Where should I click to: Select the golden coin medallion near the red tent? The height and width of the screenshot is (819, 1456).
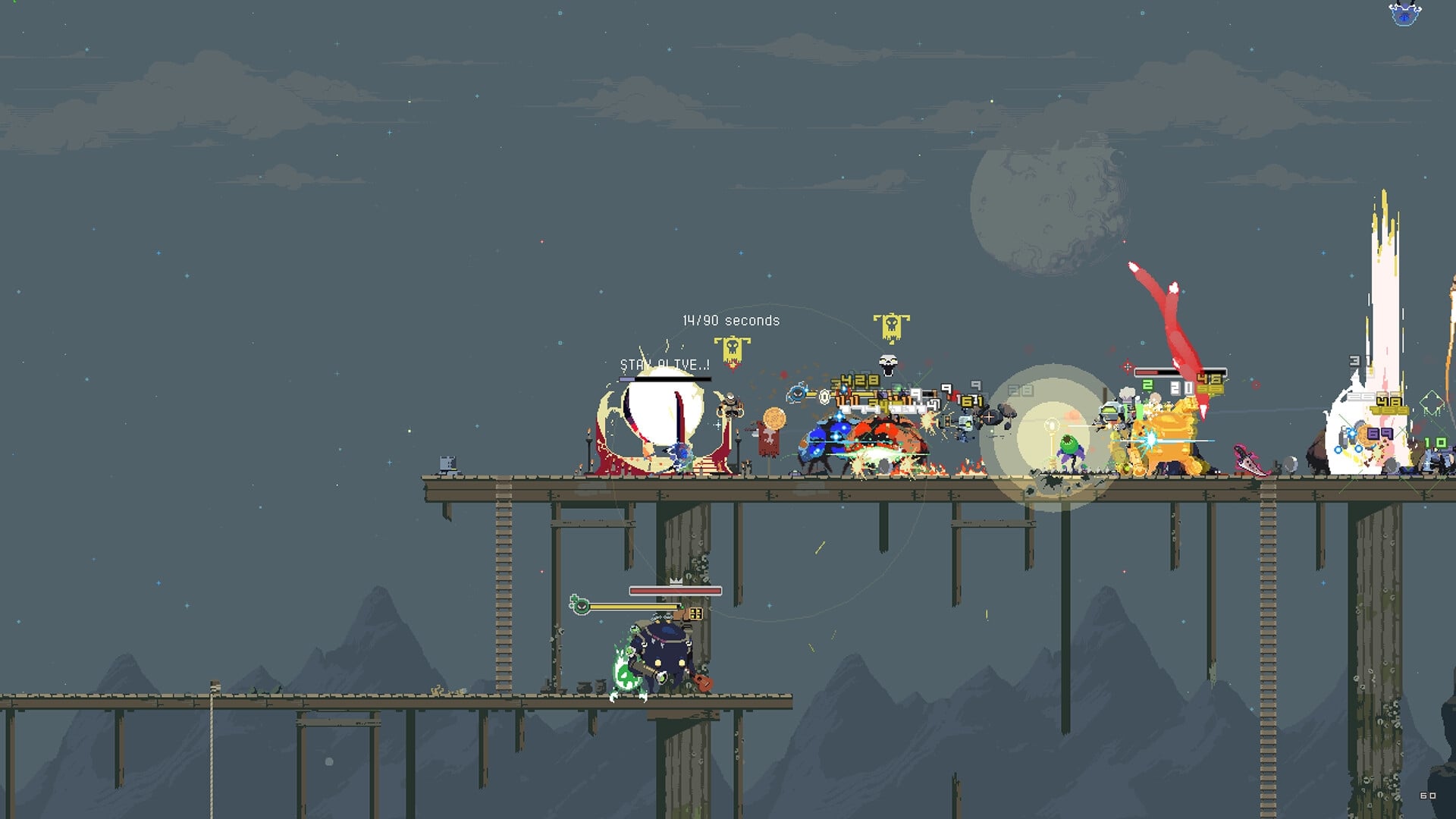(x=773, y=418)
